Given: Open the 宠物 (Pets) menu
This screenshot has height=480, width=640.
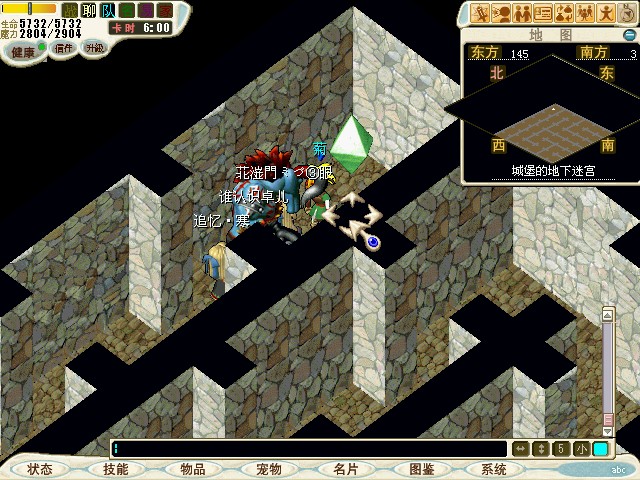Looking at the screenshot, I should tap(268, 468).
